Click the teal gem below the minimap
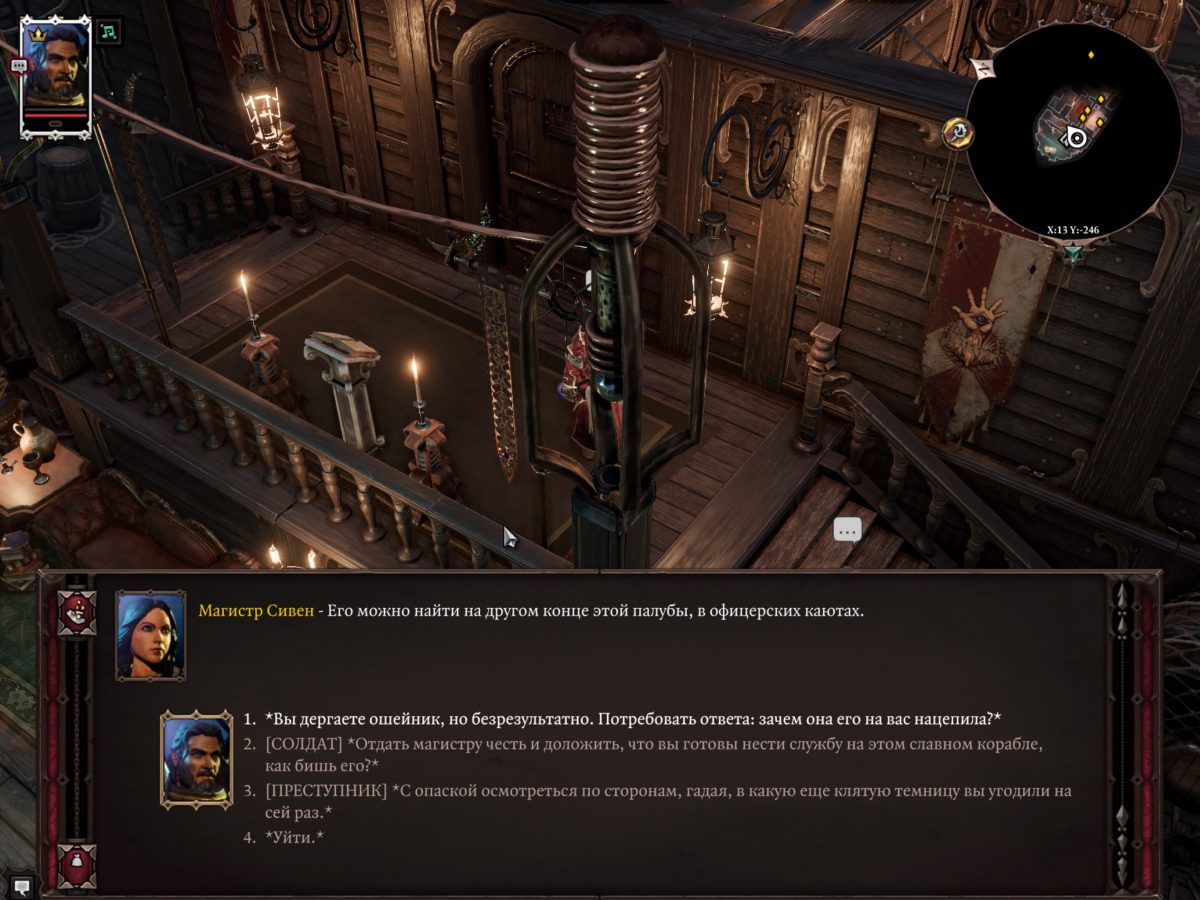1200x900 pixels. point(1073,253)
